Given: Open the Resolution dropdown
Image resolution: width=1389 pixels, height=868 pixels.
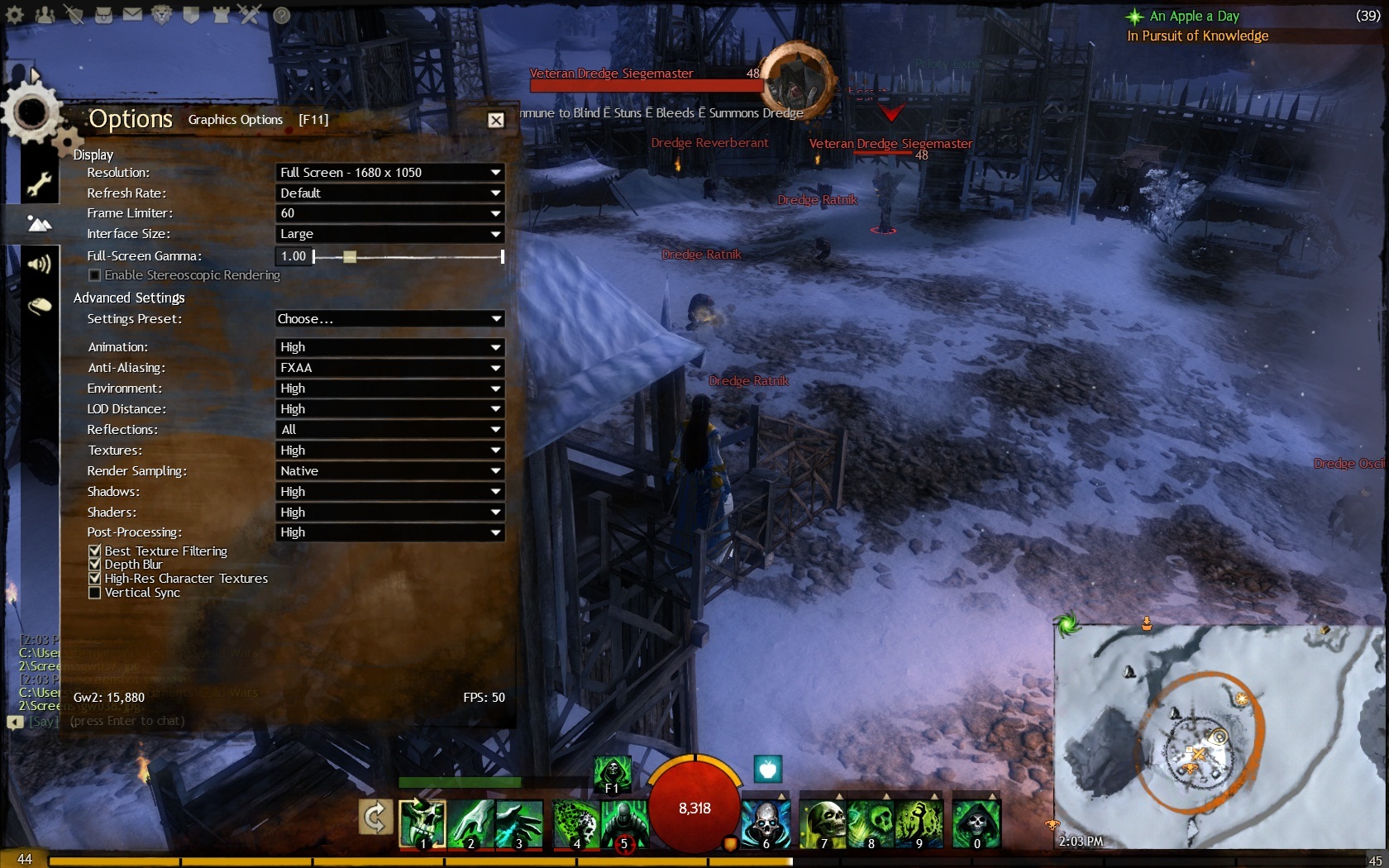Looking at the screenshot, I should [389, 173].
